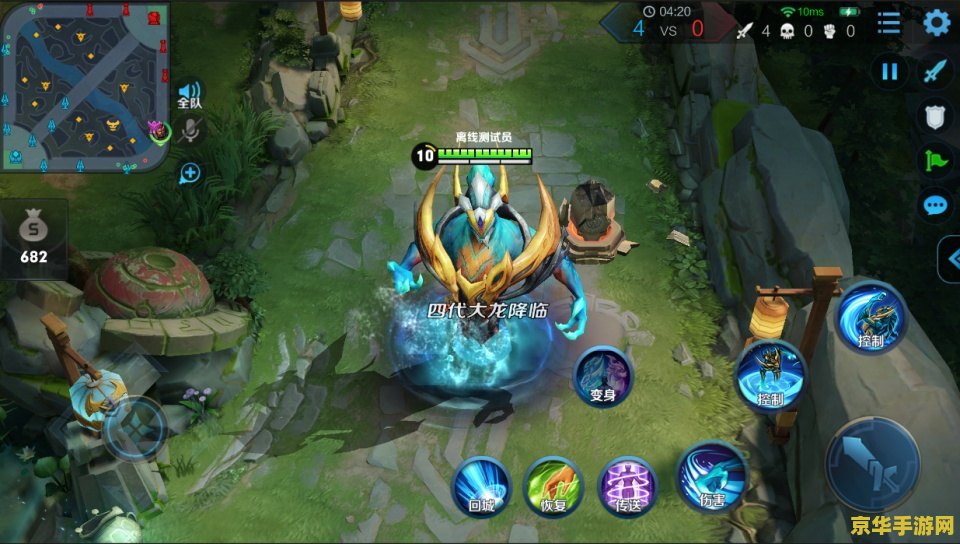Image resolution: width=960 pixels, height=544 pixels.
Task: Send the green flag gather signal
Action: (x=934, y=160)
